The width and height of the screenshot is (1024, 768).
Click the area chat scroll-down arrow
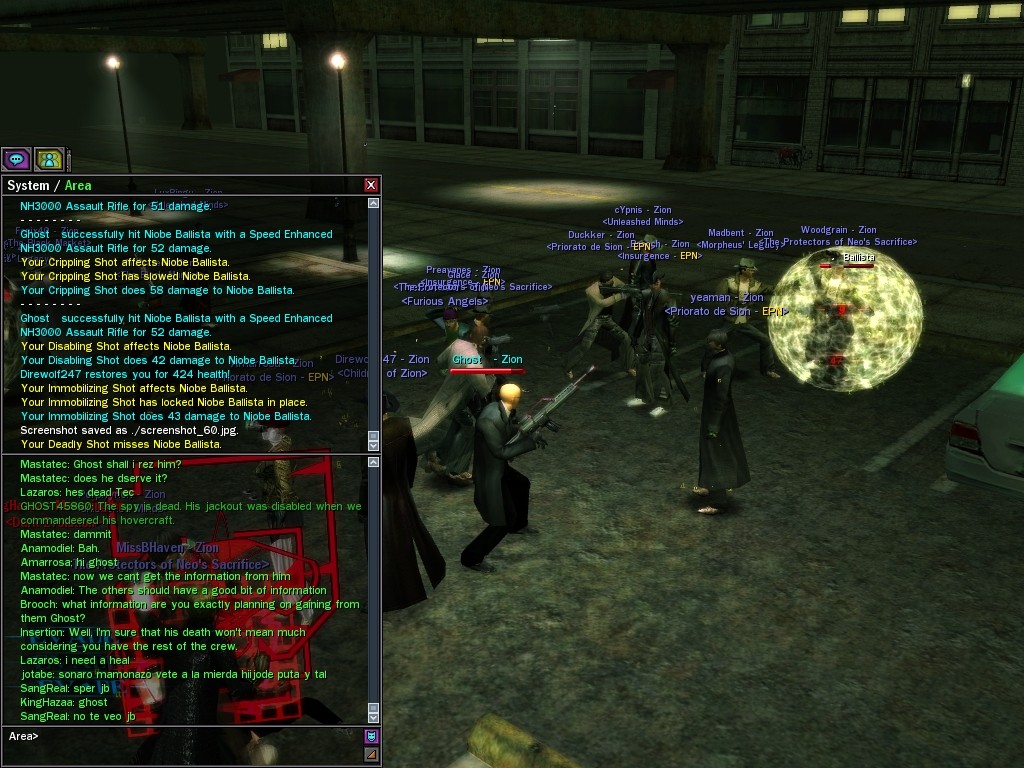[374, 716]
